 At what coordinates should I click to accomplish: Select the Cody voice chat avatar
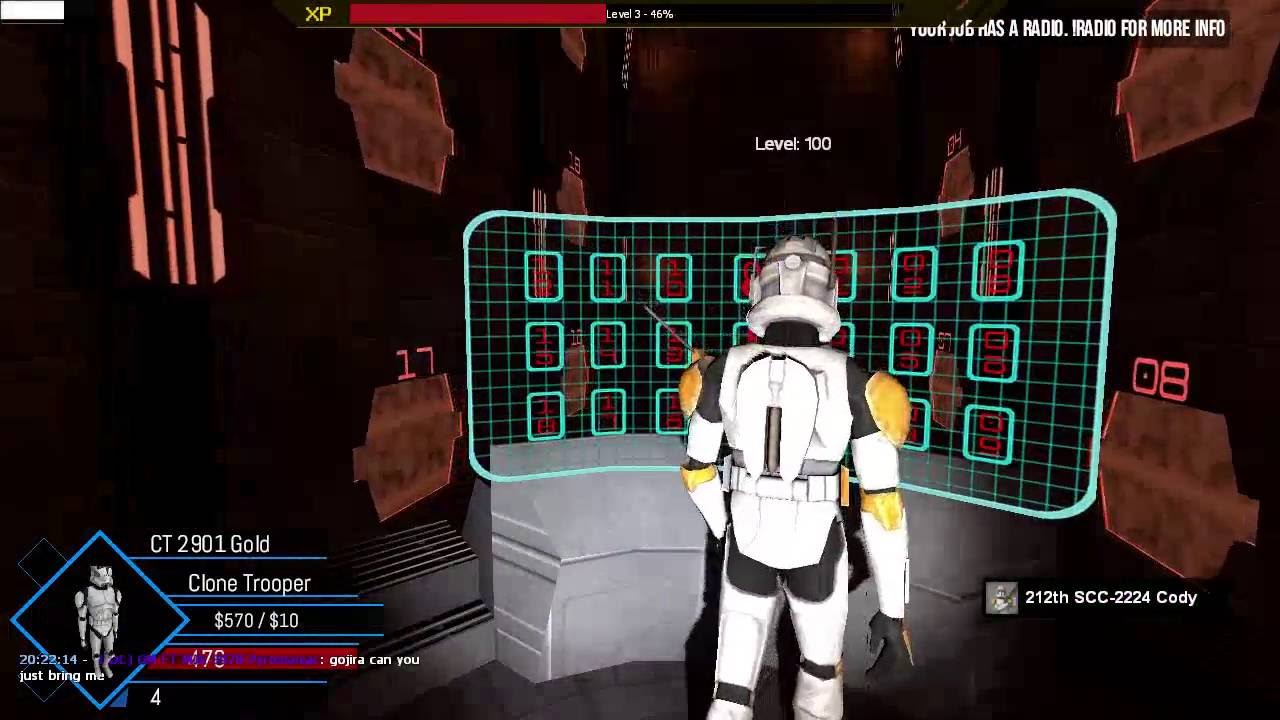1002,598
